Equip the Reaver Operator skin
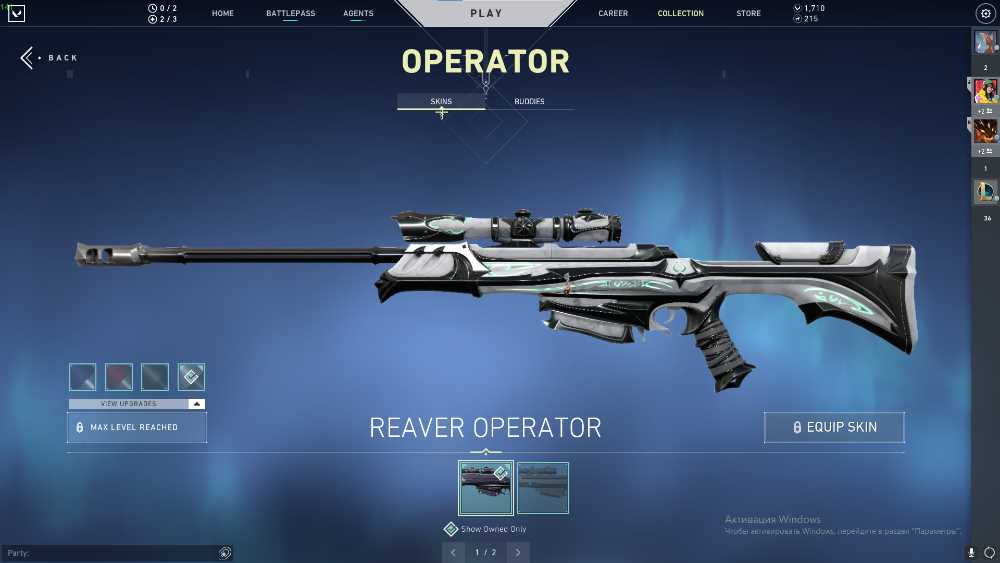The height and width of the screenshot is (563, 1000). (834, 427)
